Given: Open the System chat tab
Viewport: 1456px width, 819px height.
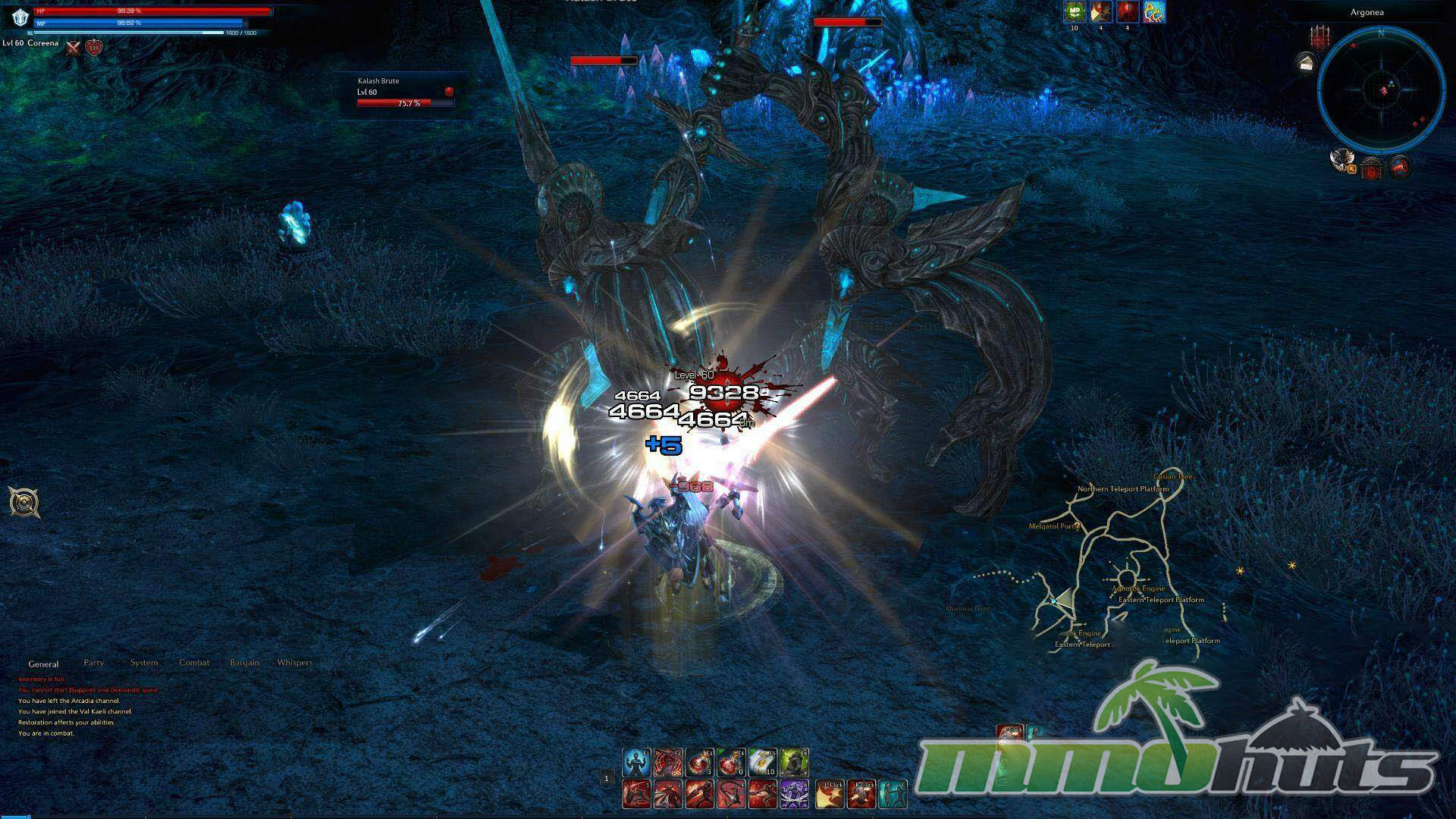Looking at the screenshot, I should coord(144,663).
